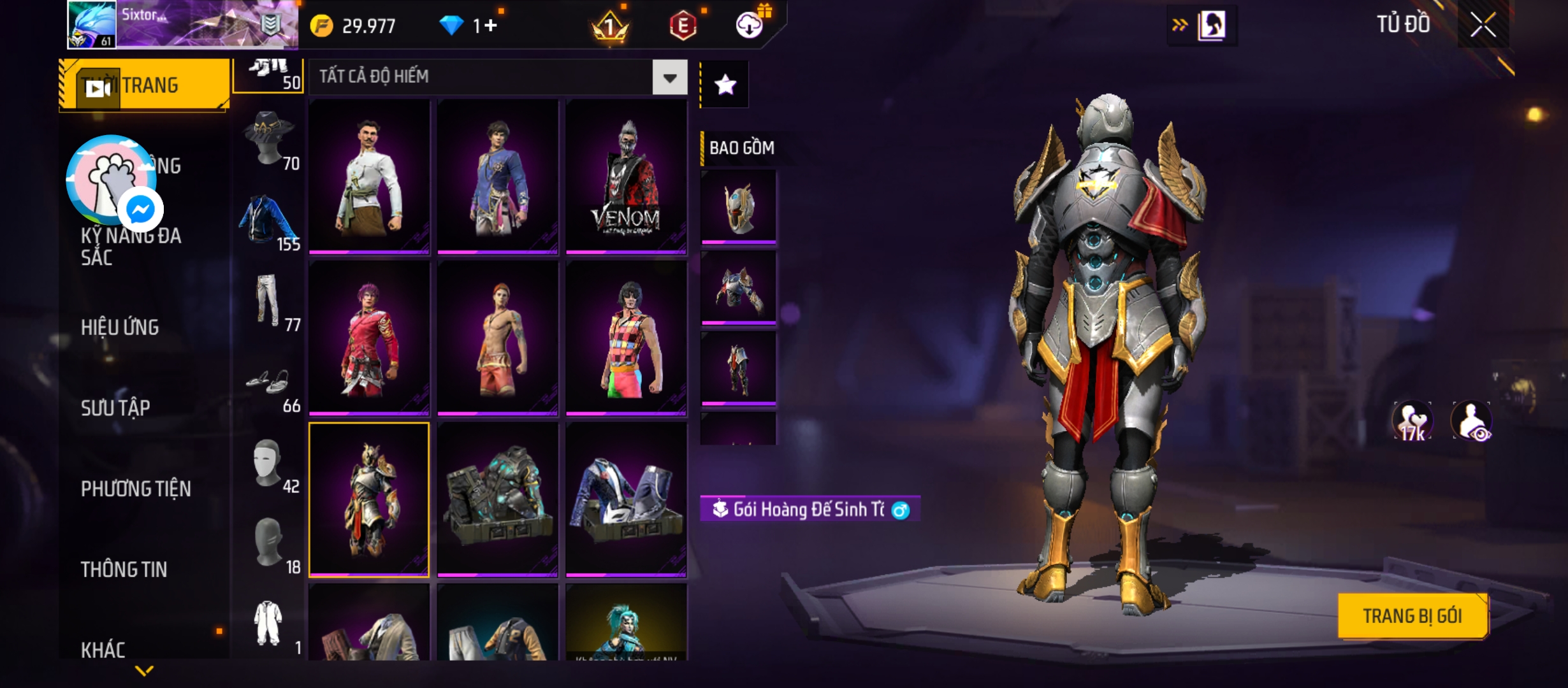Select the Venom outfit thumbnail
This screenshot has width=1568, height=688.
click(x=626, y=177)
